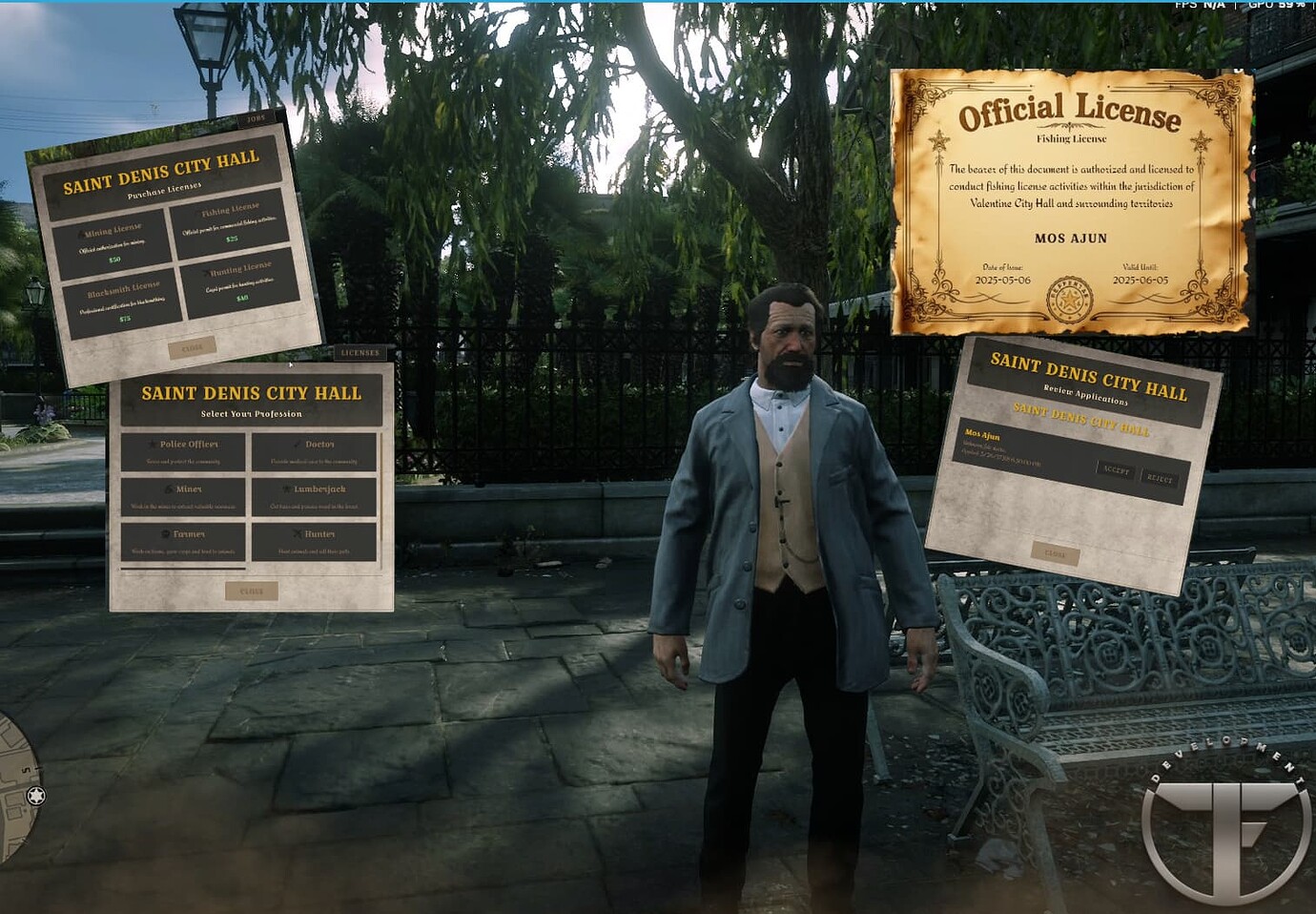Select the Police Officer star icon
This screenshot has width=1316, height=914.
[x=152, y=444]
